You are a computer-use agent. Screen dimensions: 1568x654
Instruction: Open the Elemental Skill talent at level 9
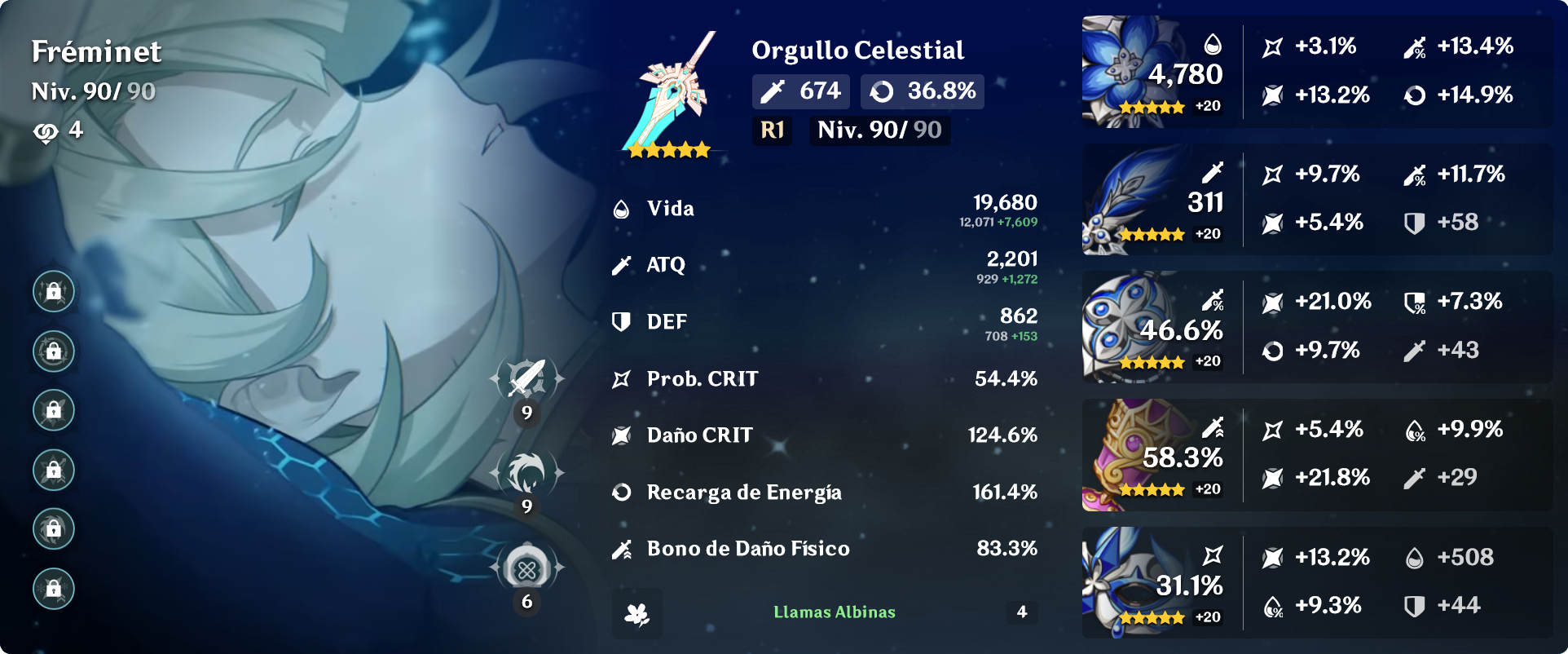point(526,471)
